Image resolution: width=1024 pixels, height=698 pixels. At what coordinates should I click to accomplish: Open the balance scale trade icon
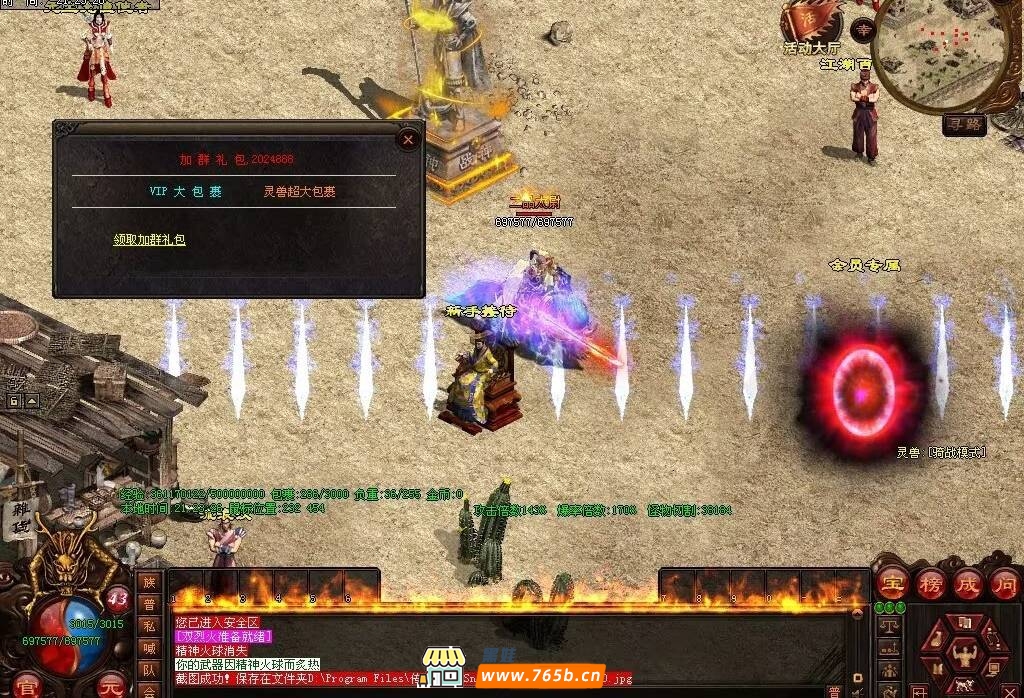(888, 626)
